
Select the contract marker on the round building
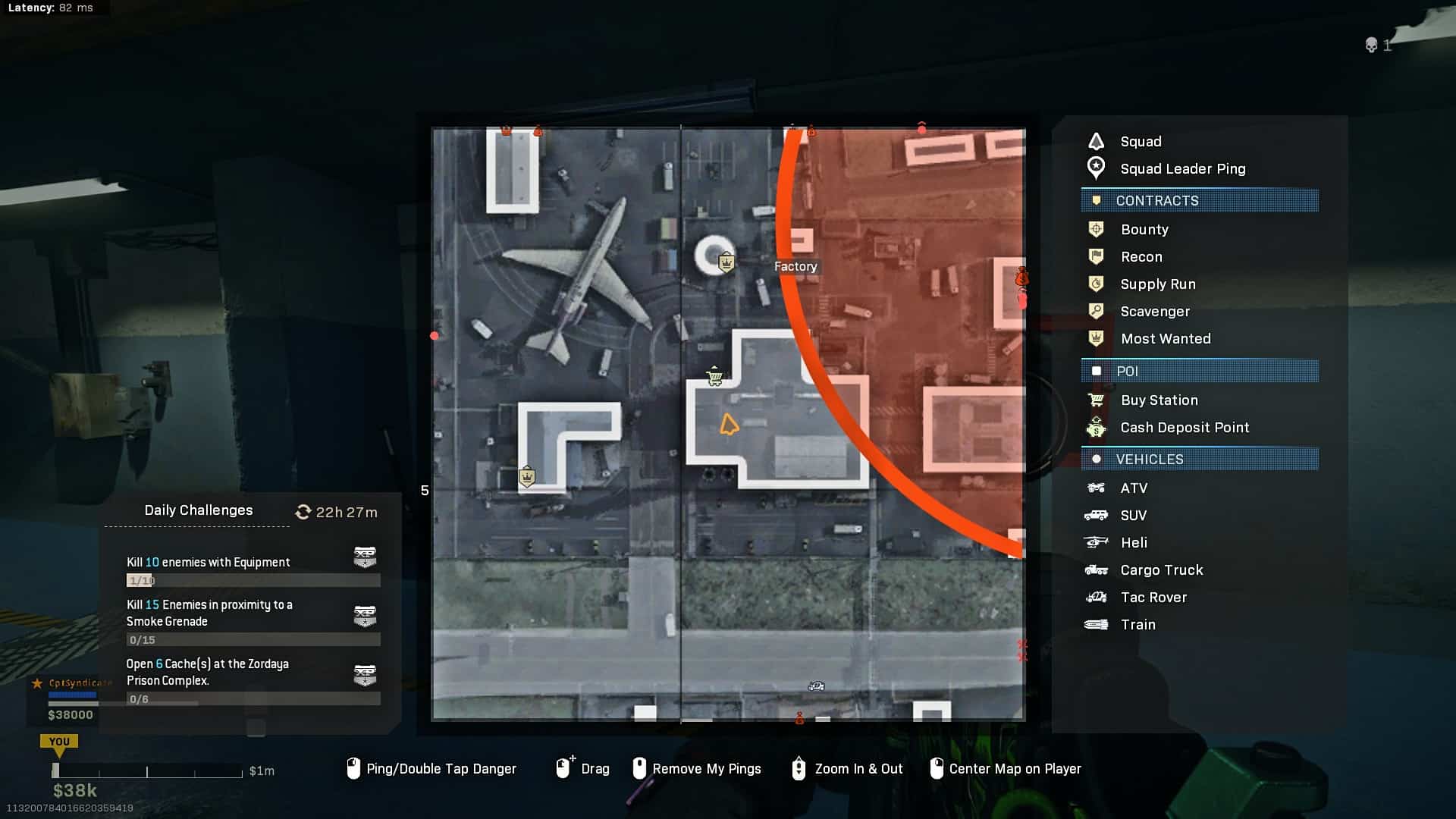pos(726,262)
